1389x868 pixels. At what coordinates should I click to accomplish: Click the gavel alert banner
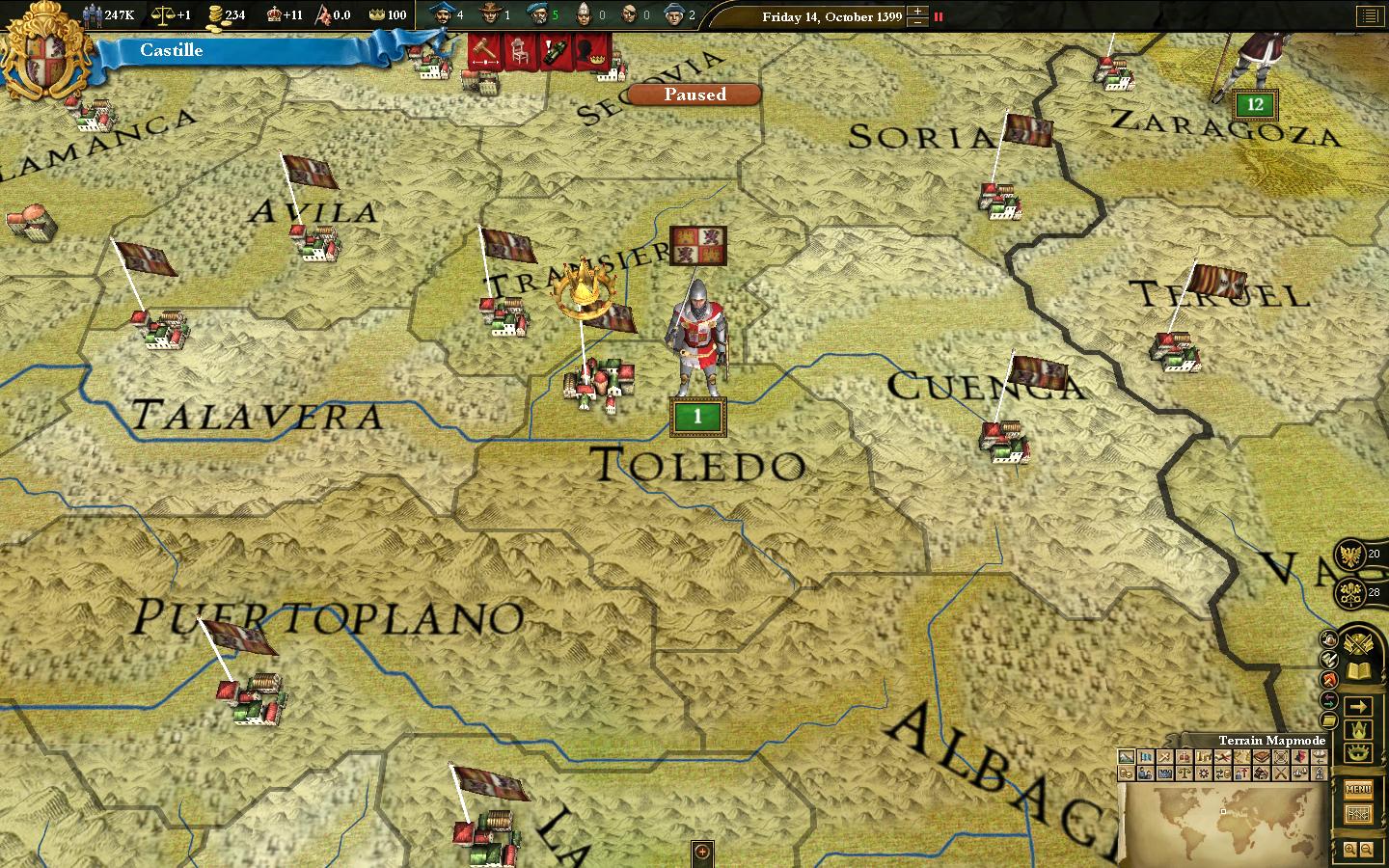click(x=484, y=50)
